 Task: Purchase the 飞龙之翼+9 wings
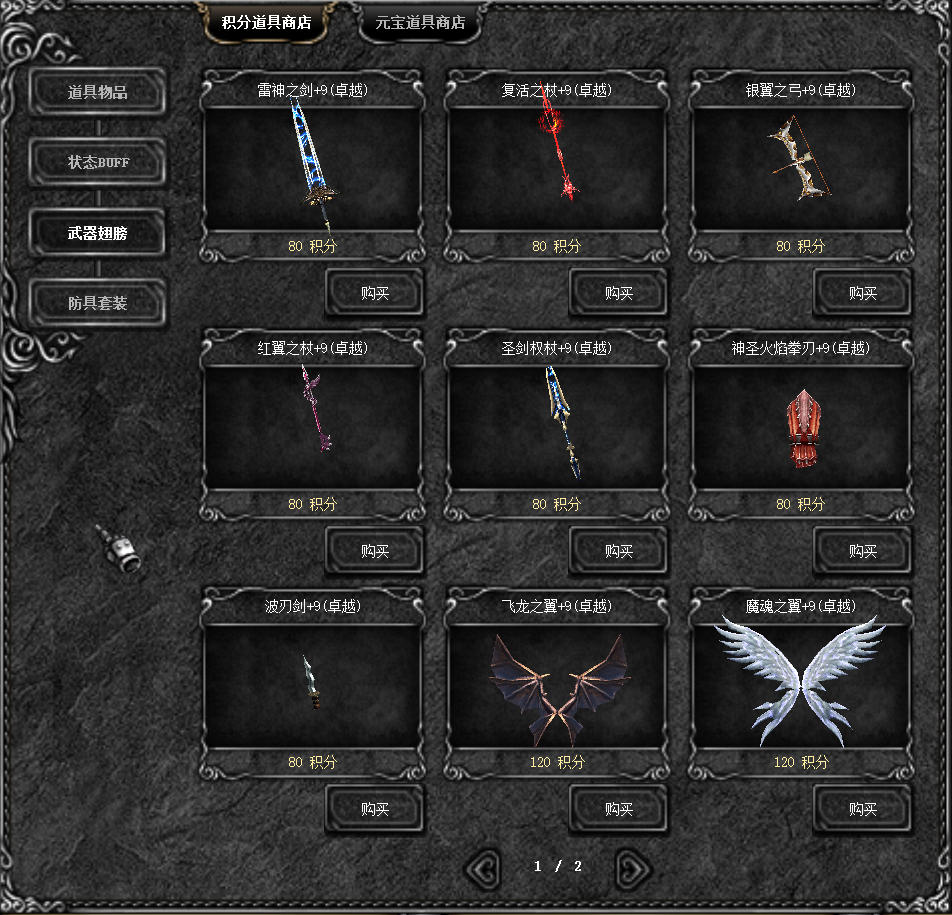pyautogui.click(x=619, y=809)
